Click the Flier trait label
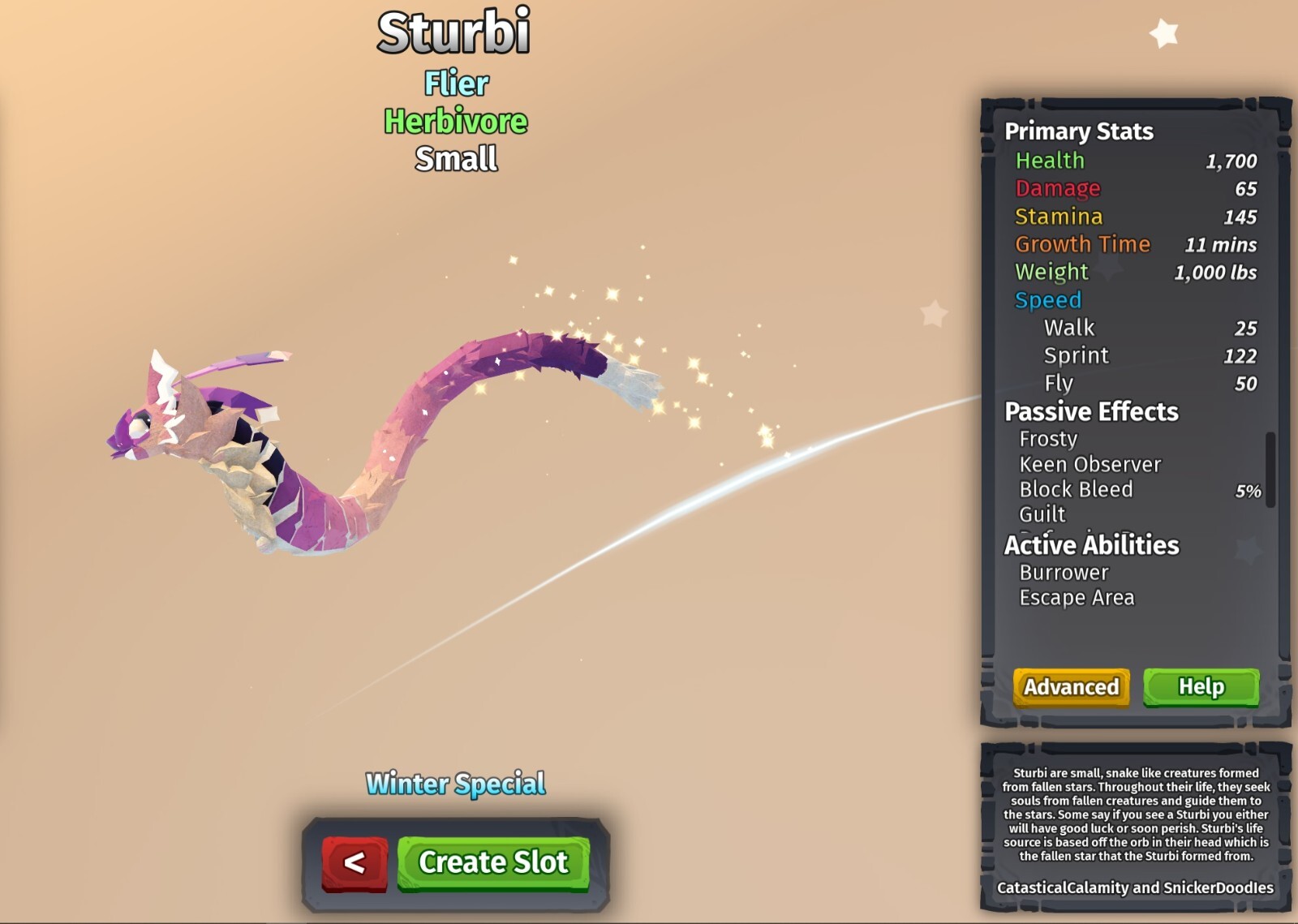Viewport: 1298px width, 924px height. pos(454,83)
